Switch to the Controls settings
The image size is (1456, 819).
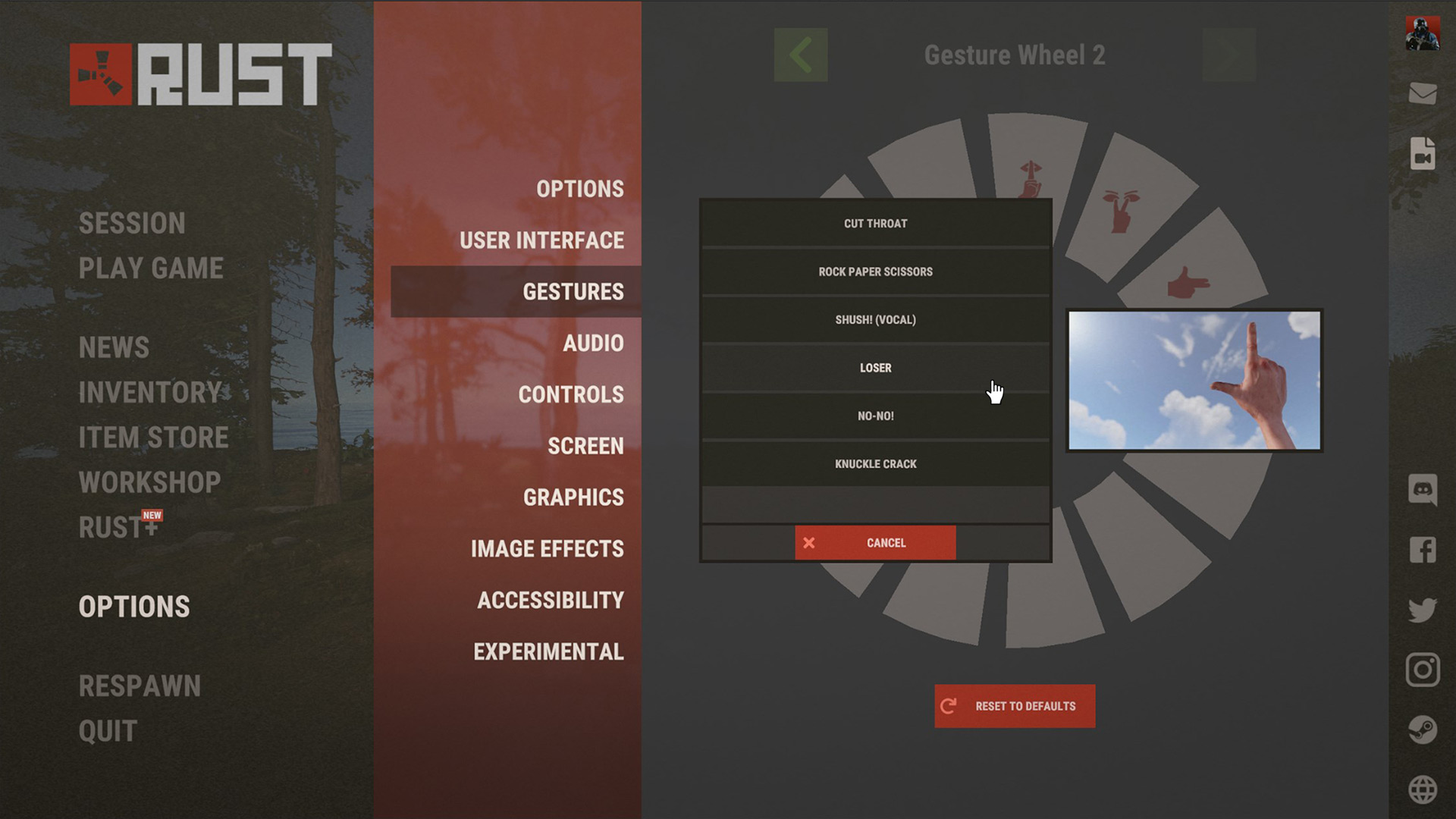[570, 395]
